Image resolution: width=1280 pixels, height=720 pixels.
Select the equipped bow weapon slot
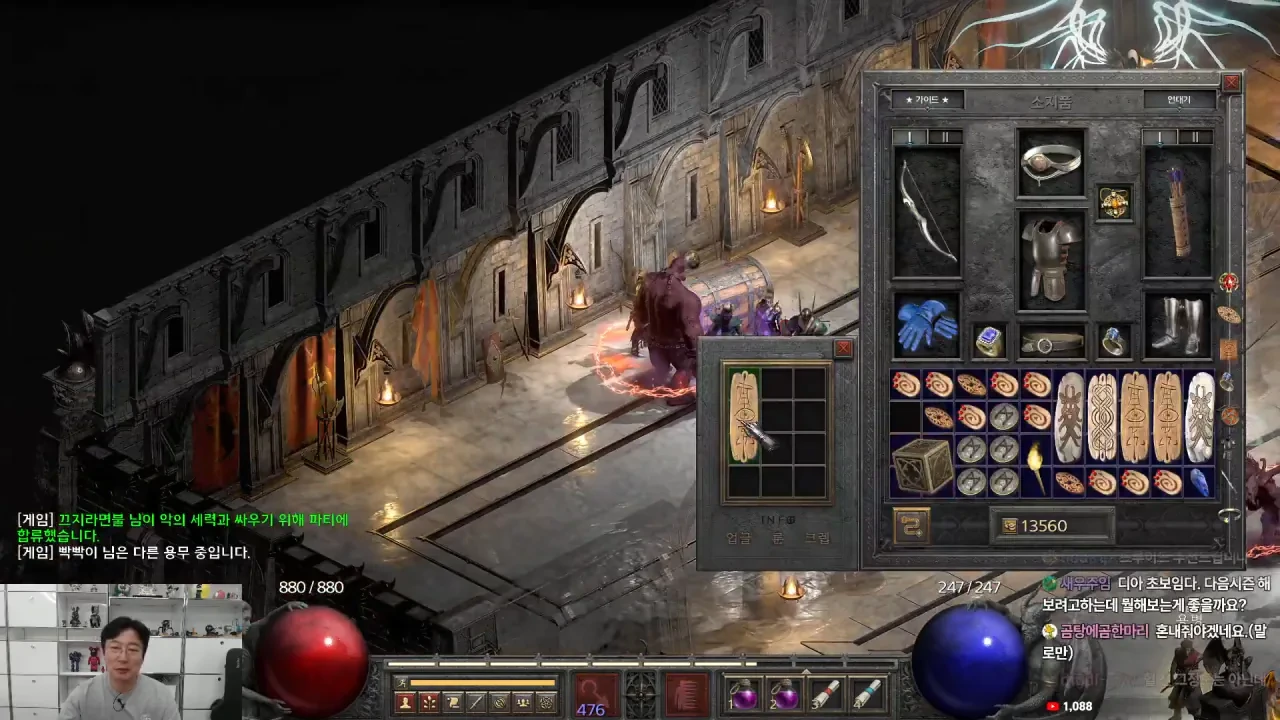pyautogui.click(x=926, y=212)
